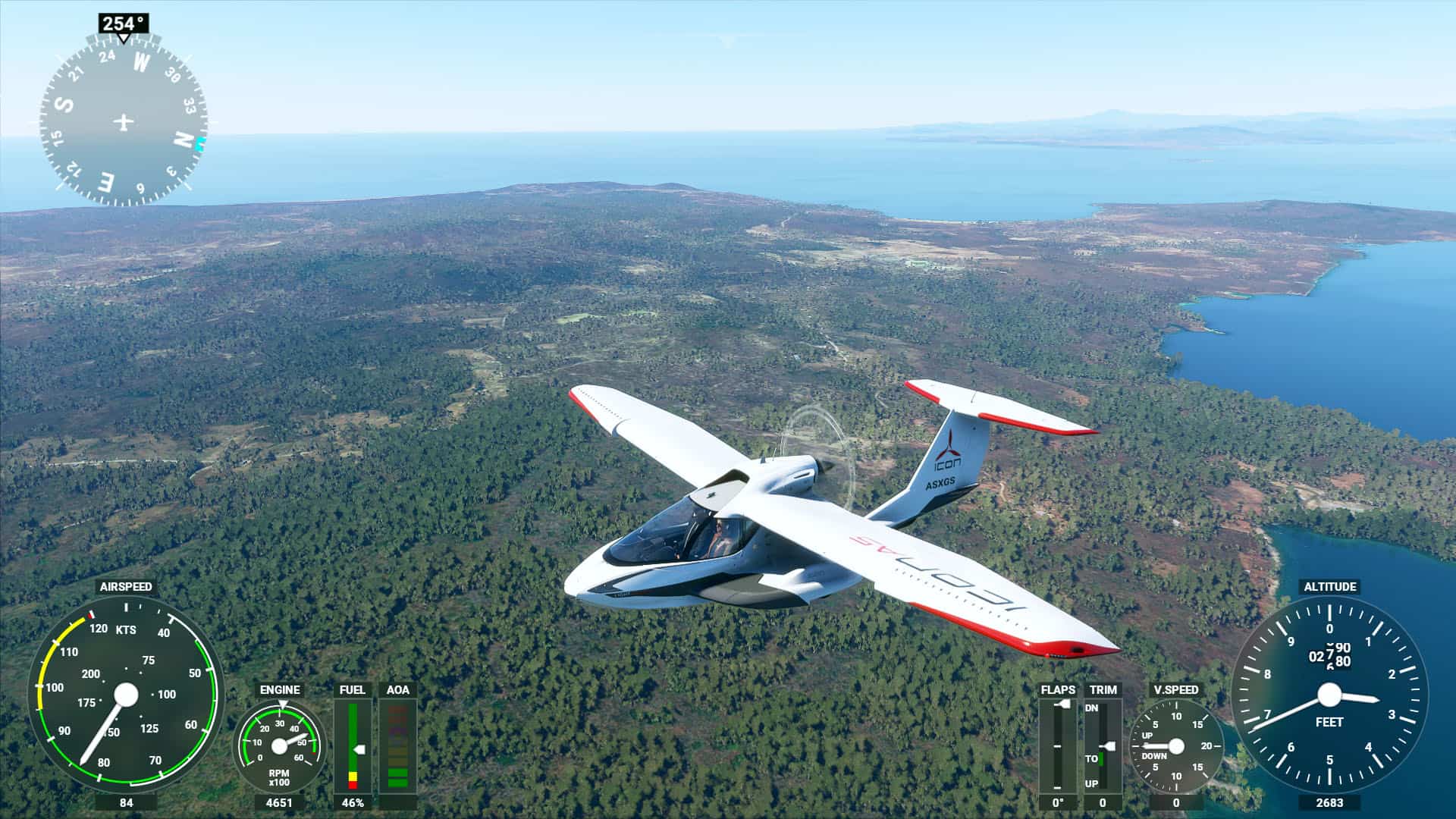Click the altitude altimeter dial
The height and width of the screenshot is (819, 1456).
1329,695
